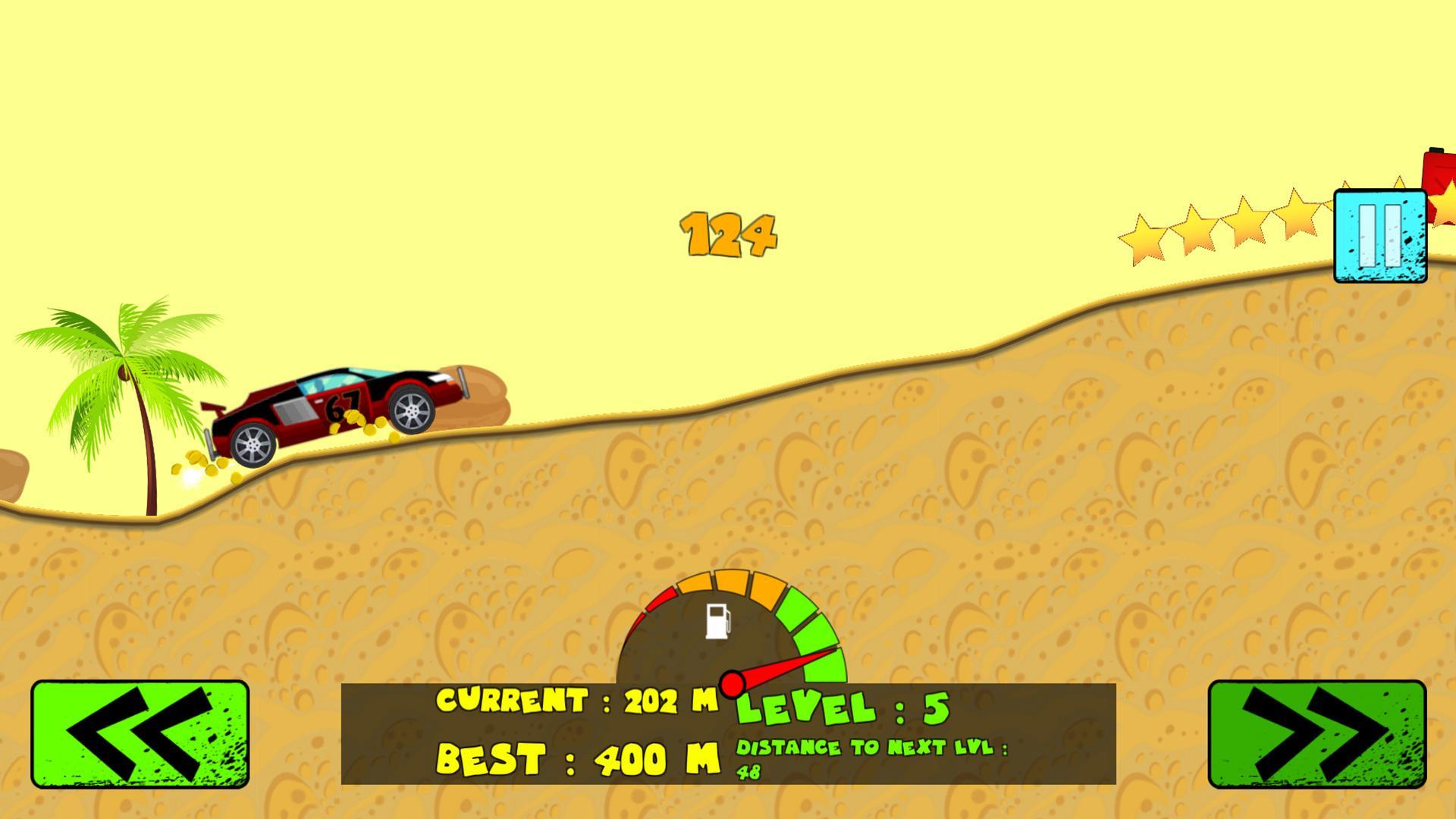The height and width of the screenshot is (819, 1456).
Task: Click the coin counter showing 124
Action: [730, 234]
